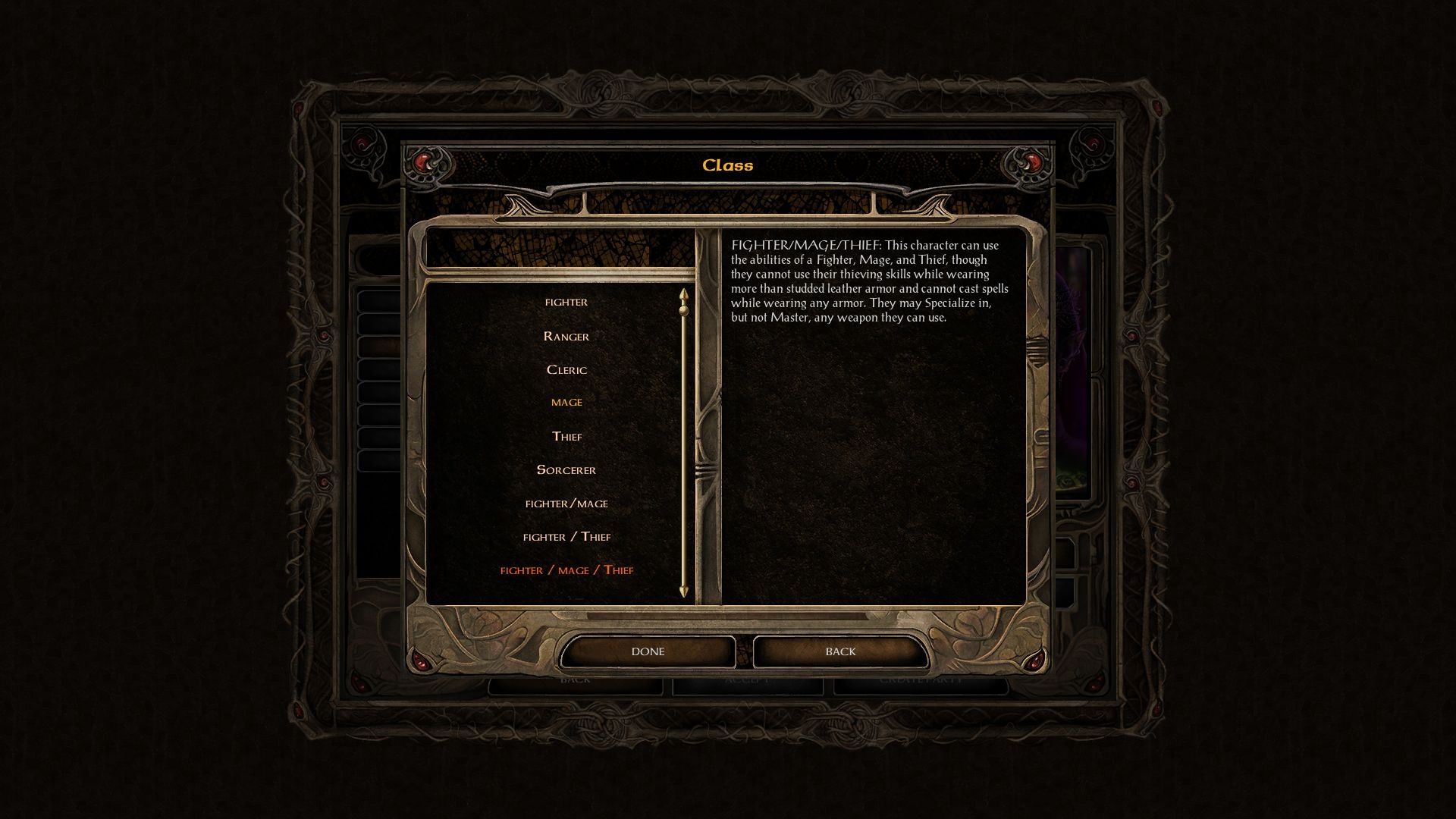Viewport: 1456px width, 819px height.
Task: Choose the Fighter / Thief multiclass
Action: coord(566,537)
